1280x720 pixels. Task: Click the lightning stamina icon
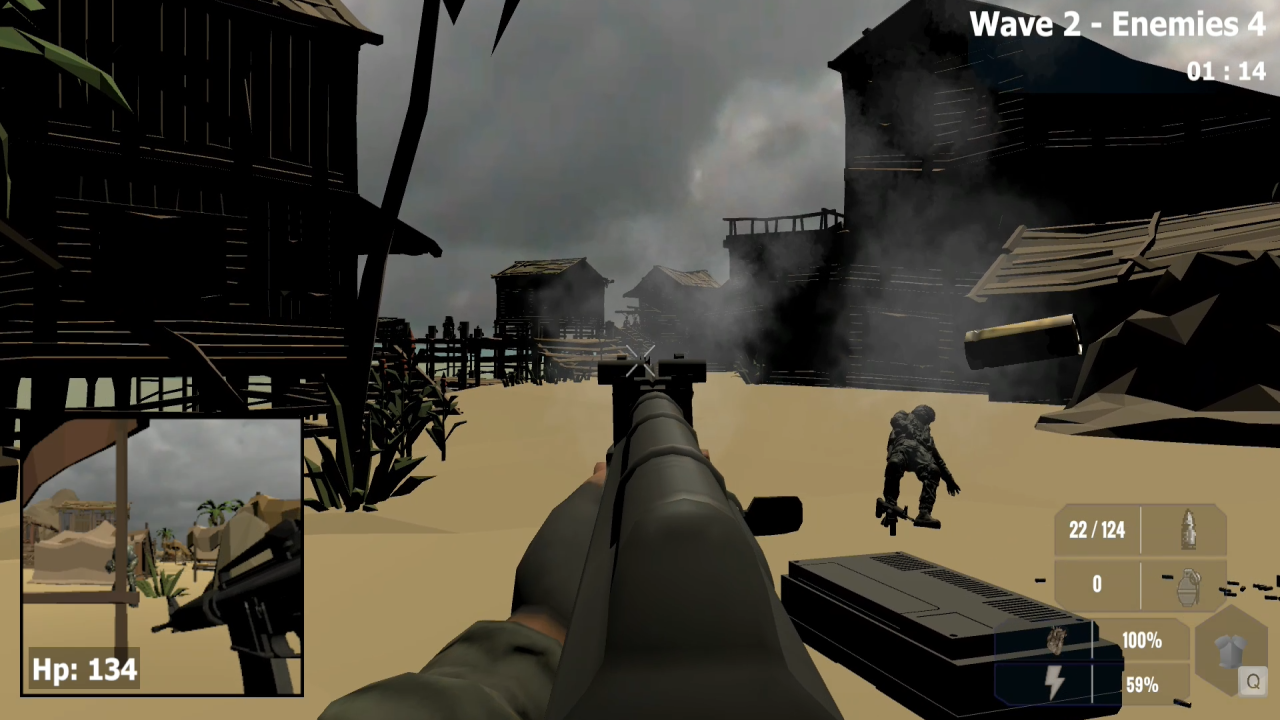pos(1055,682)
